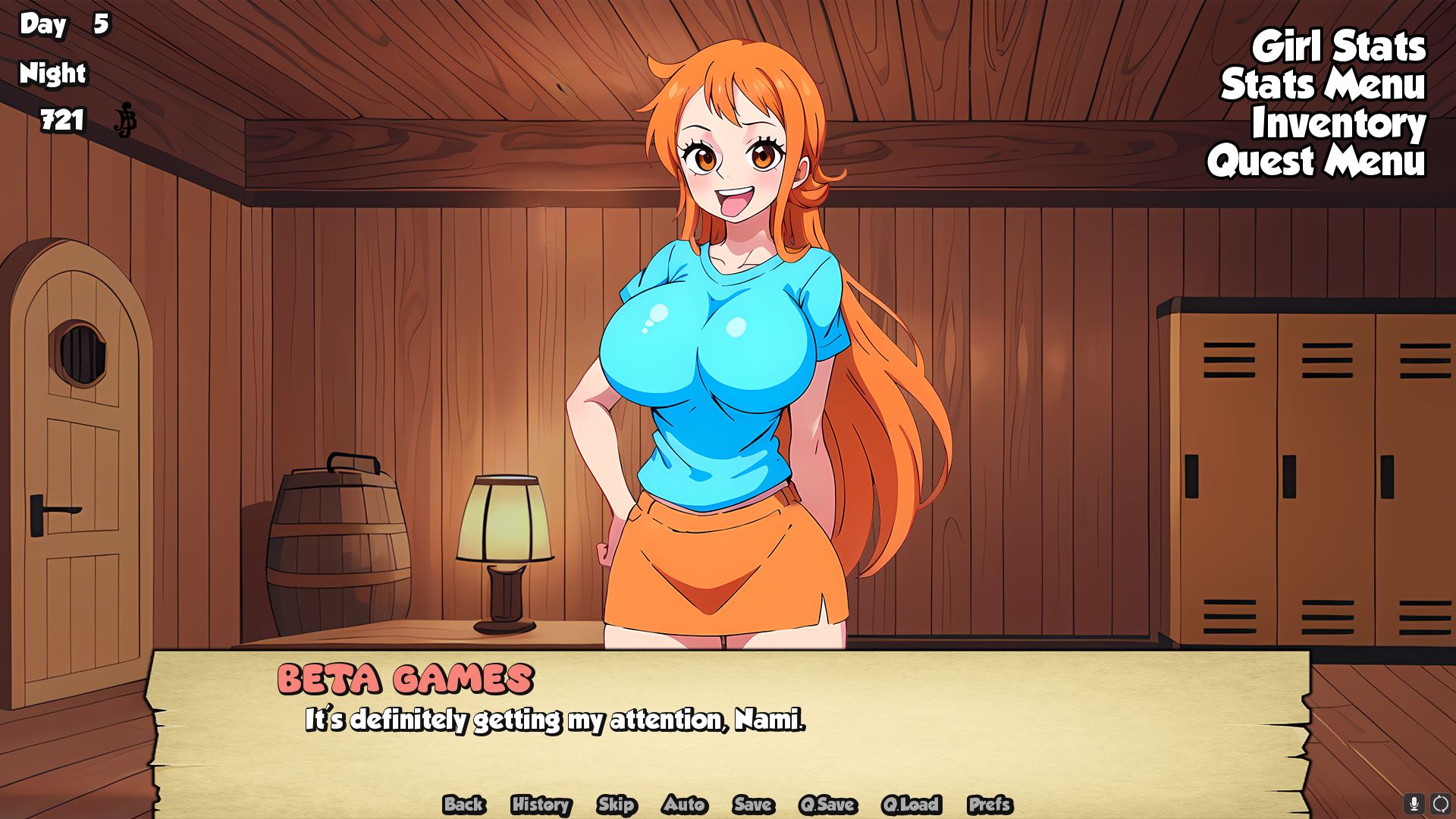The height and width of the screenshot is (819, 1456).
Task: Open the Save game screen
Action: (x=753, y=805)
